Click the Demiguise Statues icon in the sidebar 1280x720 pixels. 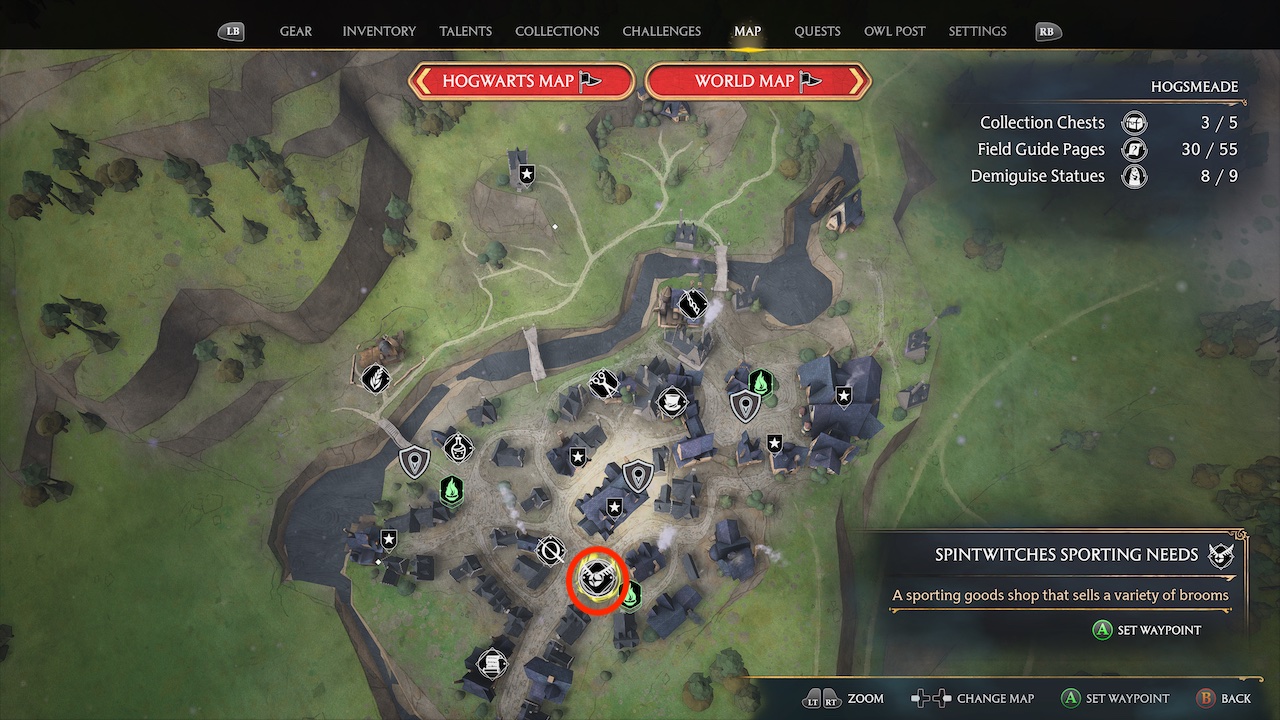(1133, 176)
